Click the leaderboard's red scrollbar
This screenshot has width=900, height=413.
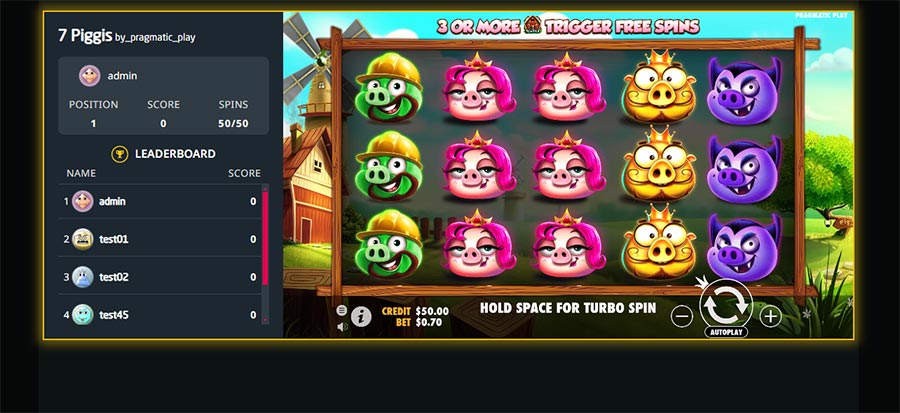coord(265,235)
